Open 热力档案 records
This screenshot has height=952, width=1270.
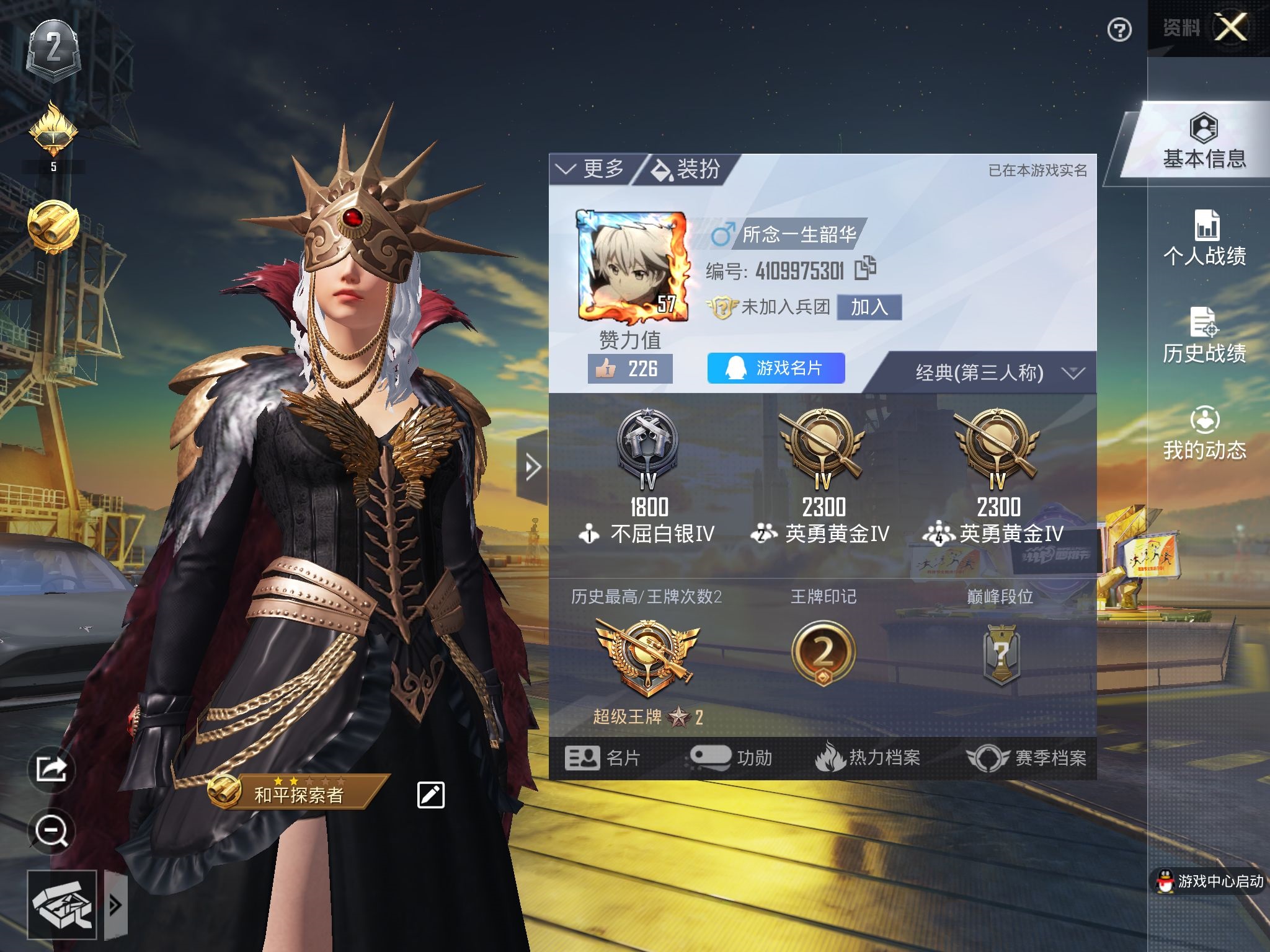(868, 757)
